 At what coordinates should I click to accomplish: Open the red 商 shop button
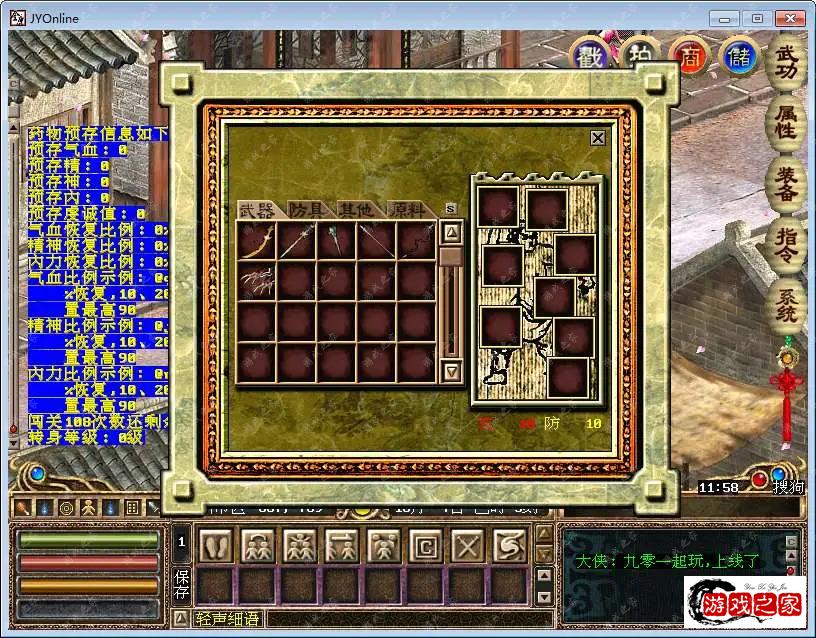click(x=690, y=55)
